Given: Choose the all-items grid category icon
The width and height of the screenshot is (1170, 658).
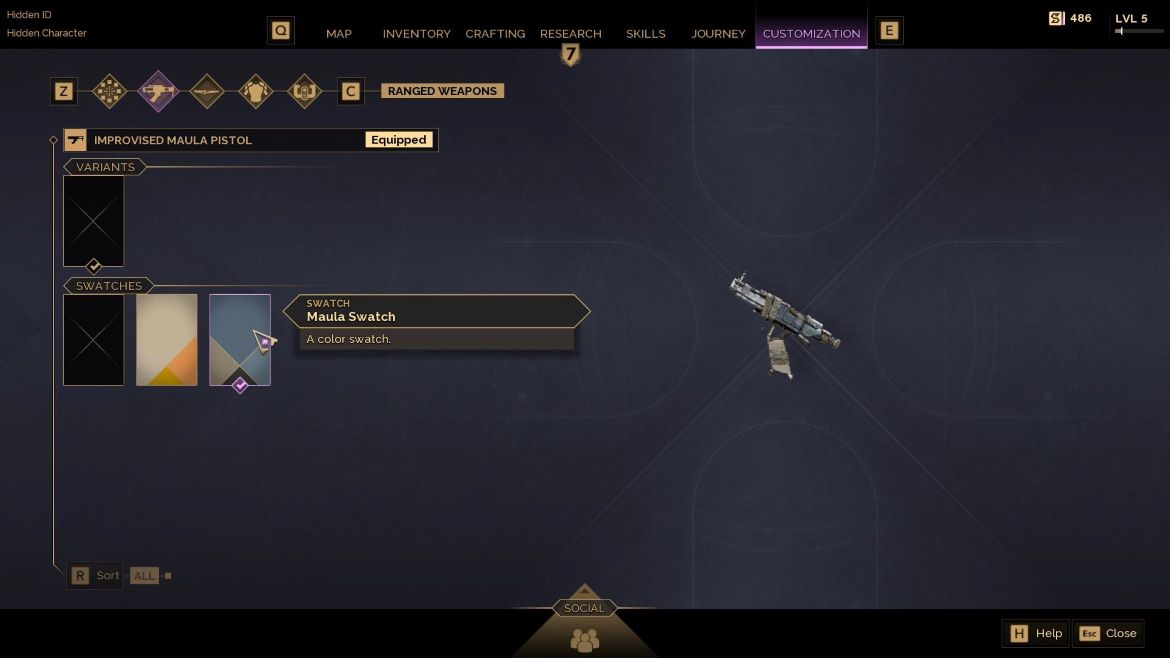Looking at the screenshot, I should click(109, 92).
